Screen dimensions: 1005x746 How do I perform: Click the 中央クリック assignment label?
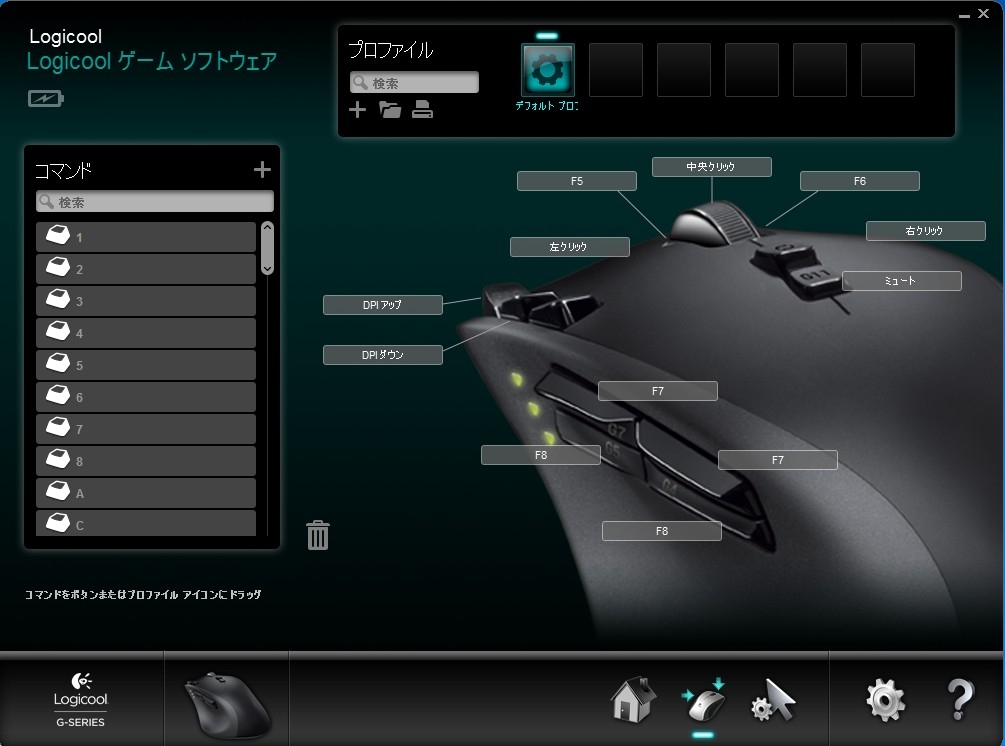pyautogui.click(x=711, y=167)
